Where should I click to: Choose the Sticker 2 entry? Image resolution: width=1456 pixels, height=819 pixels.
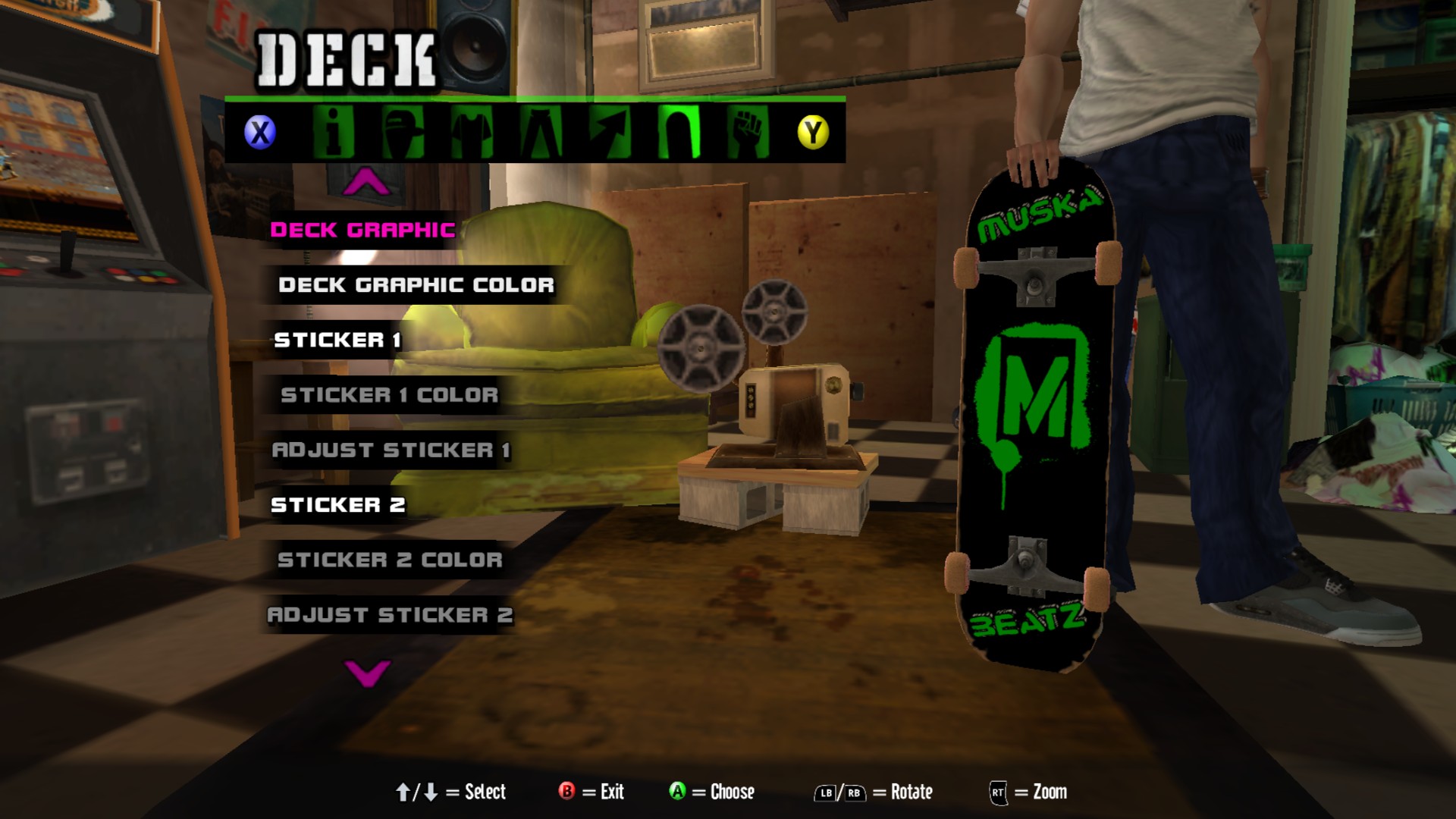tap(338, 505)
